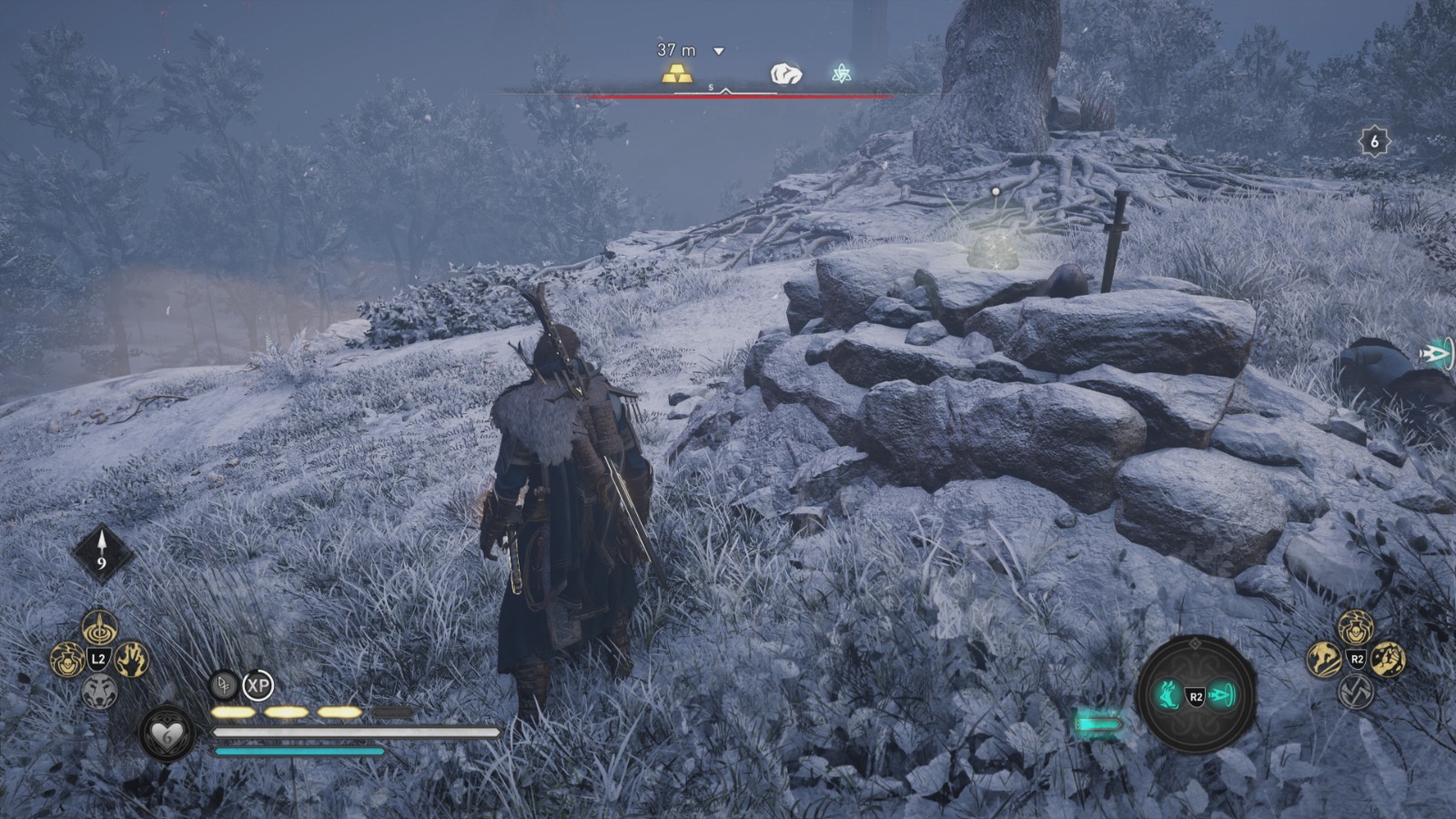Open the XP progress circle
This screenshot has height=819, width=1456.
[258, 684]
